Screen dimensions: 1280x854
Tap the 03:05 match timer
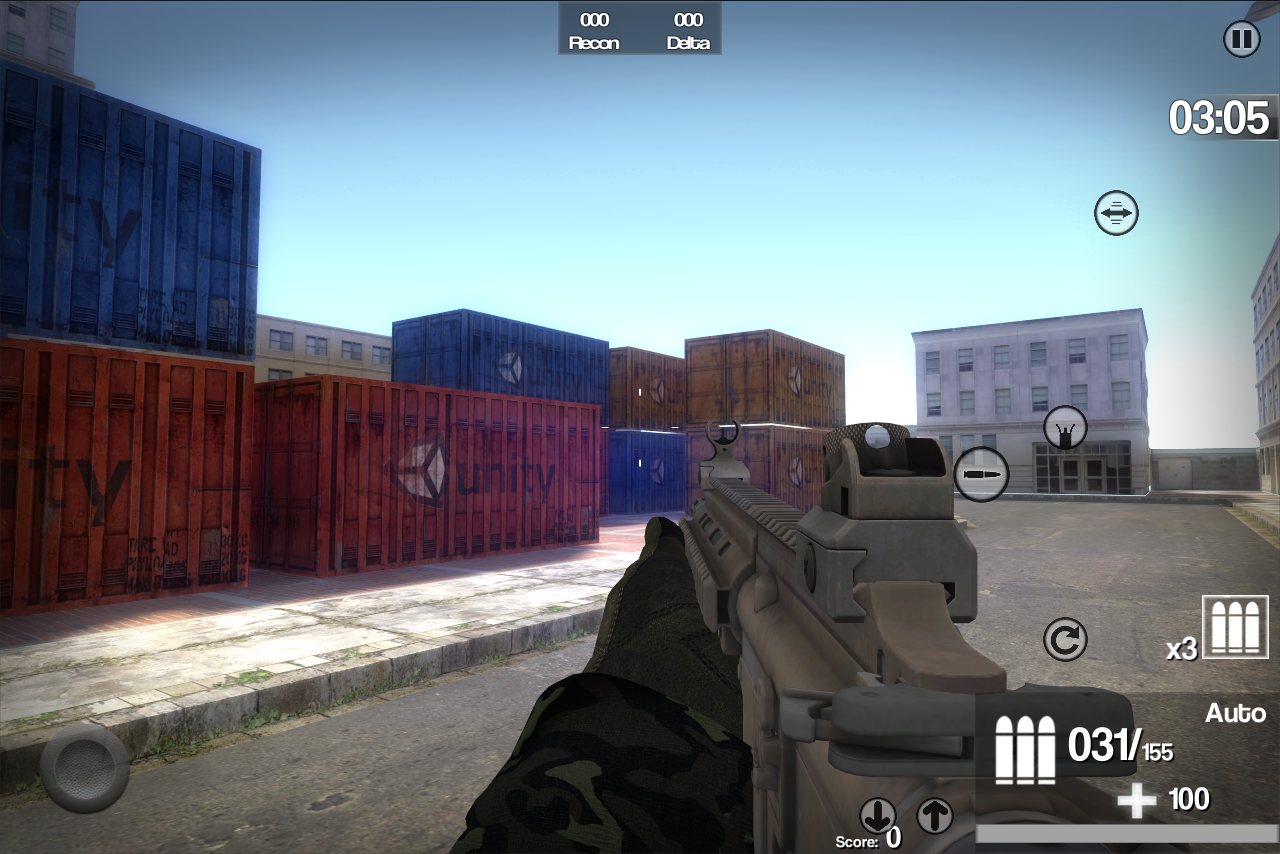coord(1221,118)
